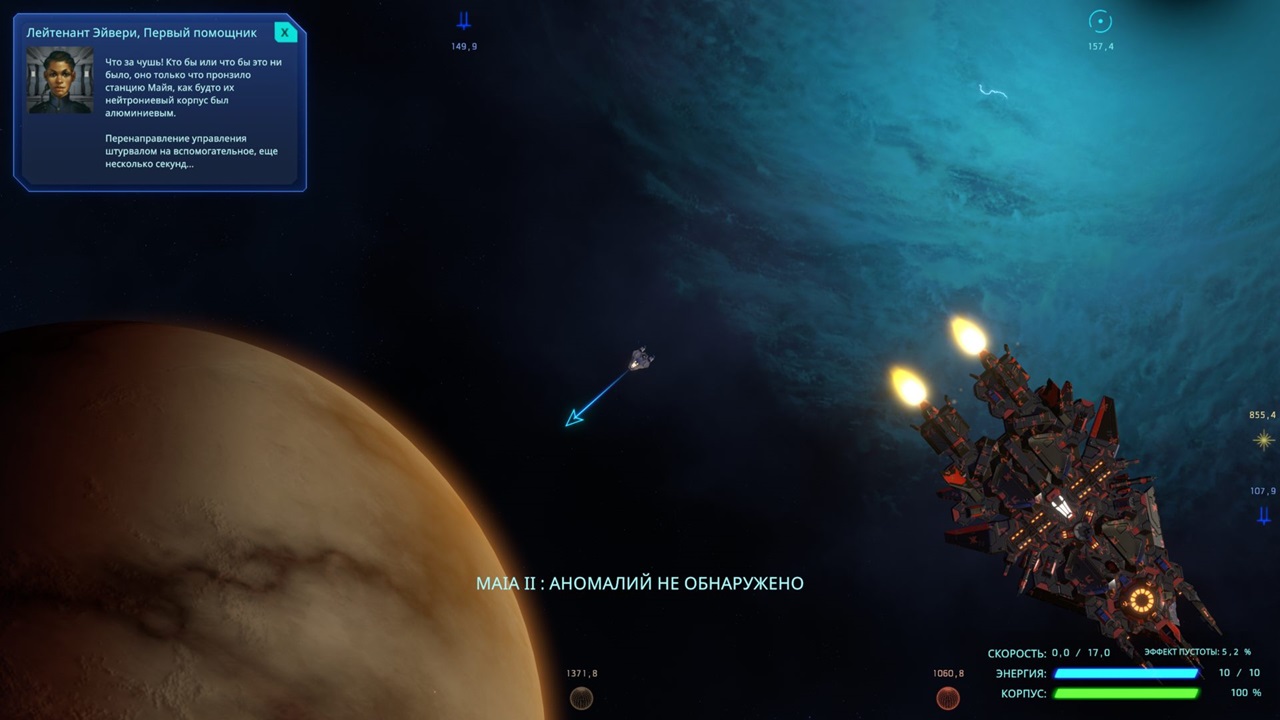
Task: Click the MAIA II anomaly scan message
Action: tap(640, 583)
